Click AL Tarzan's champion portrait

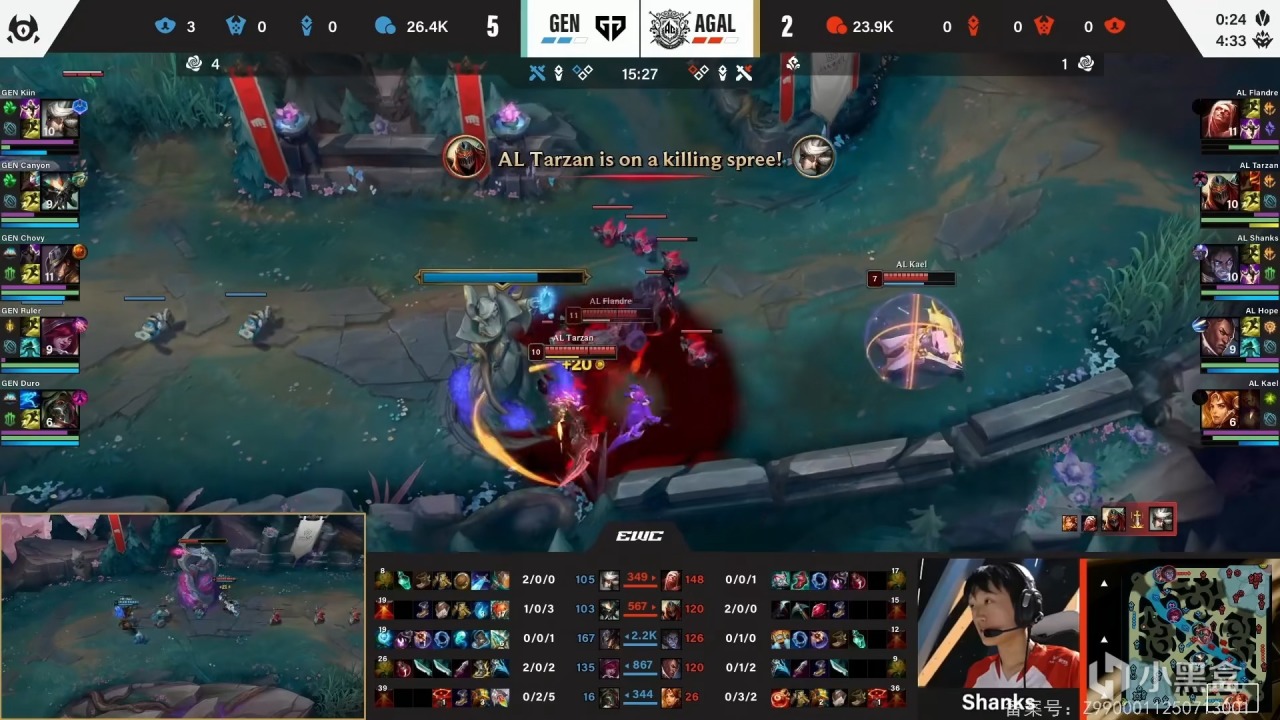(1220, 192)
